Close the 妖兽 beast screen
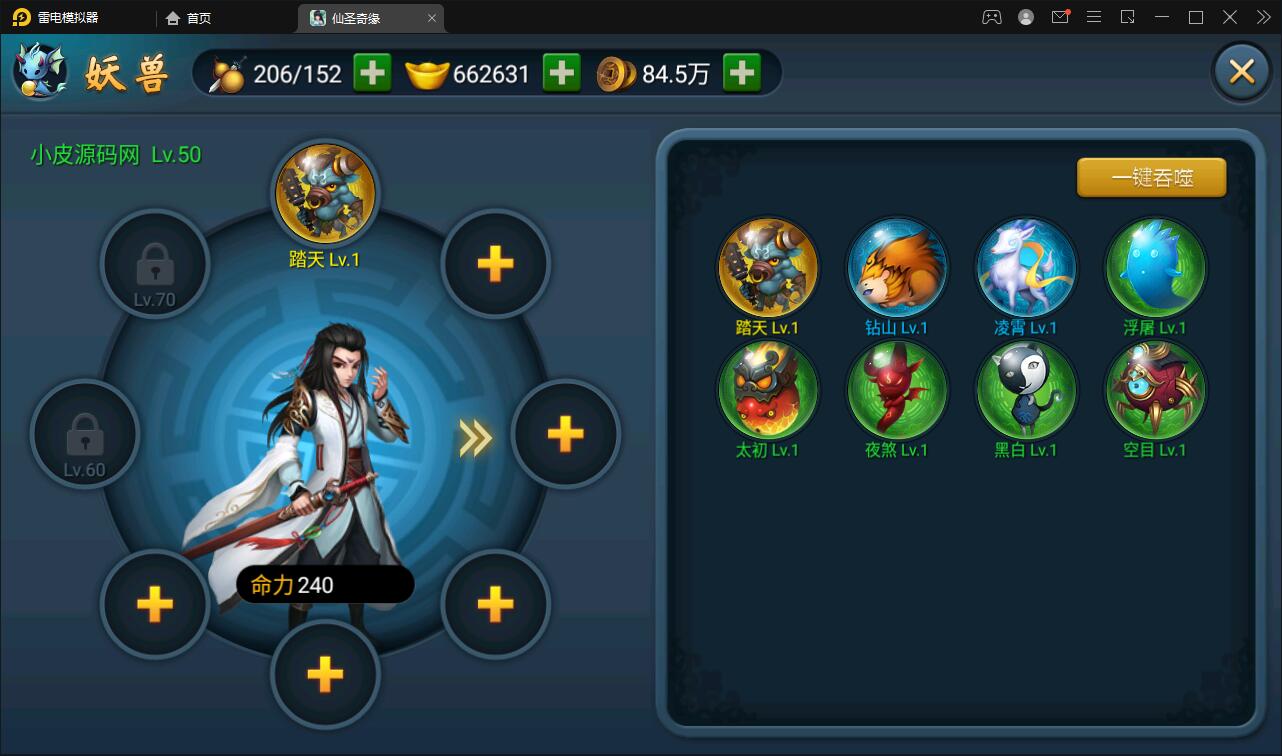Viewport: 1282px width, 756px height. pyautogui.click(x=1241, y=72)
